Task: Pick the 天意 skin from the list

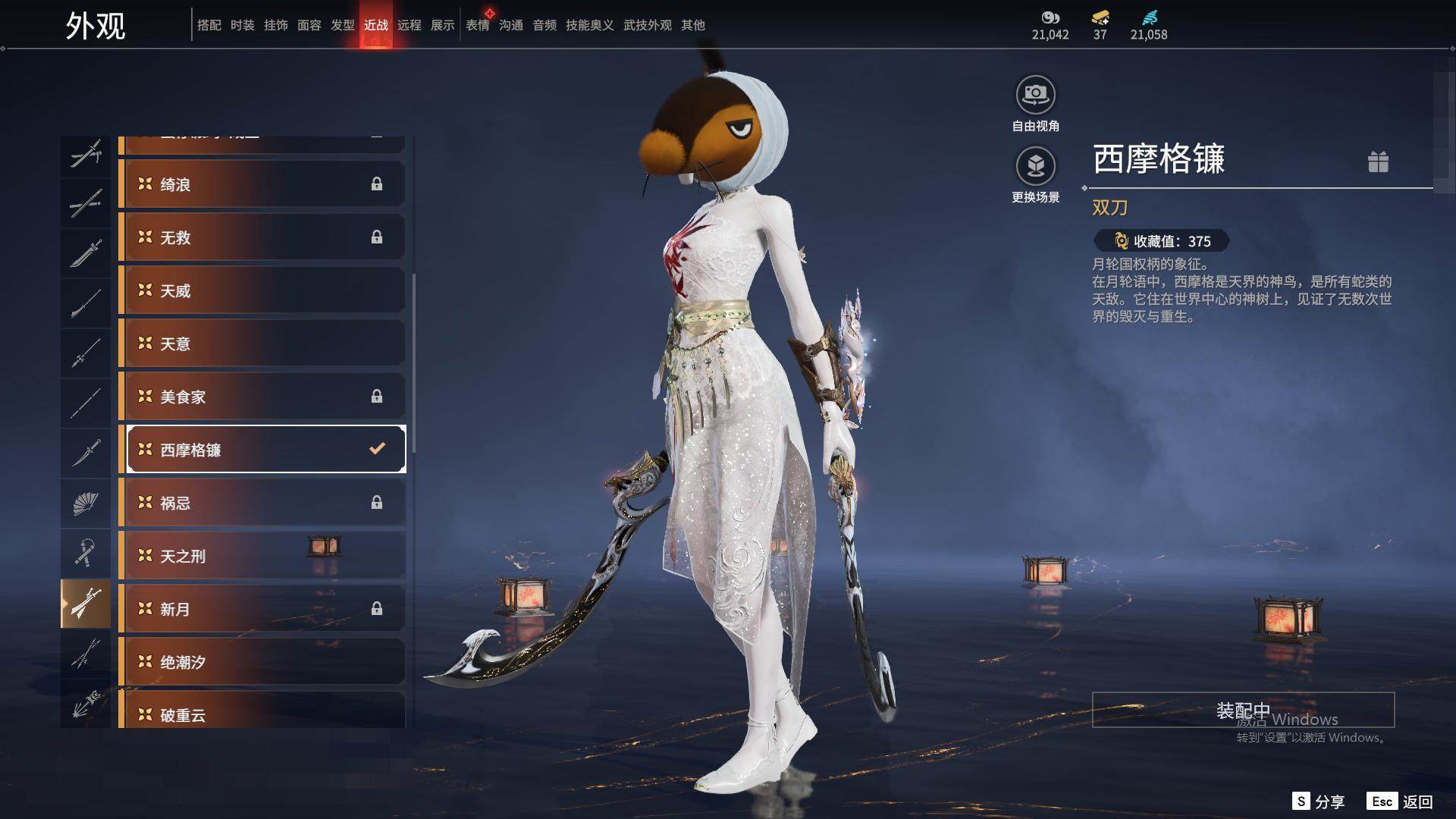Action: click(262, 344)
